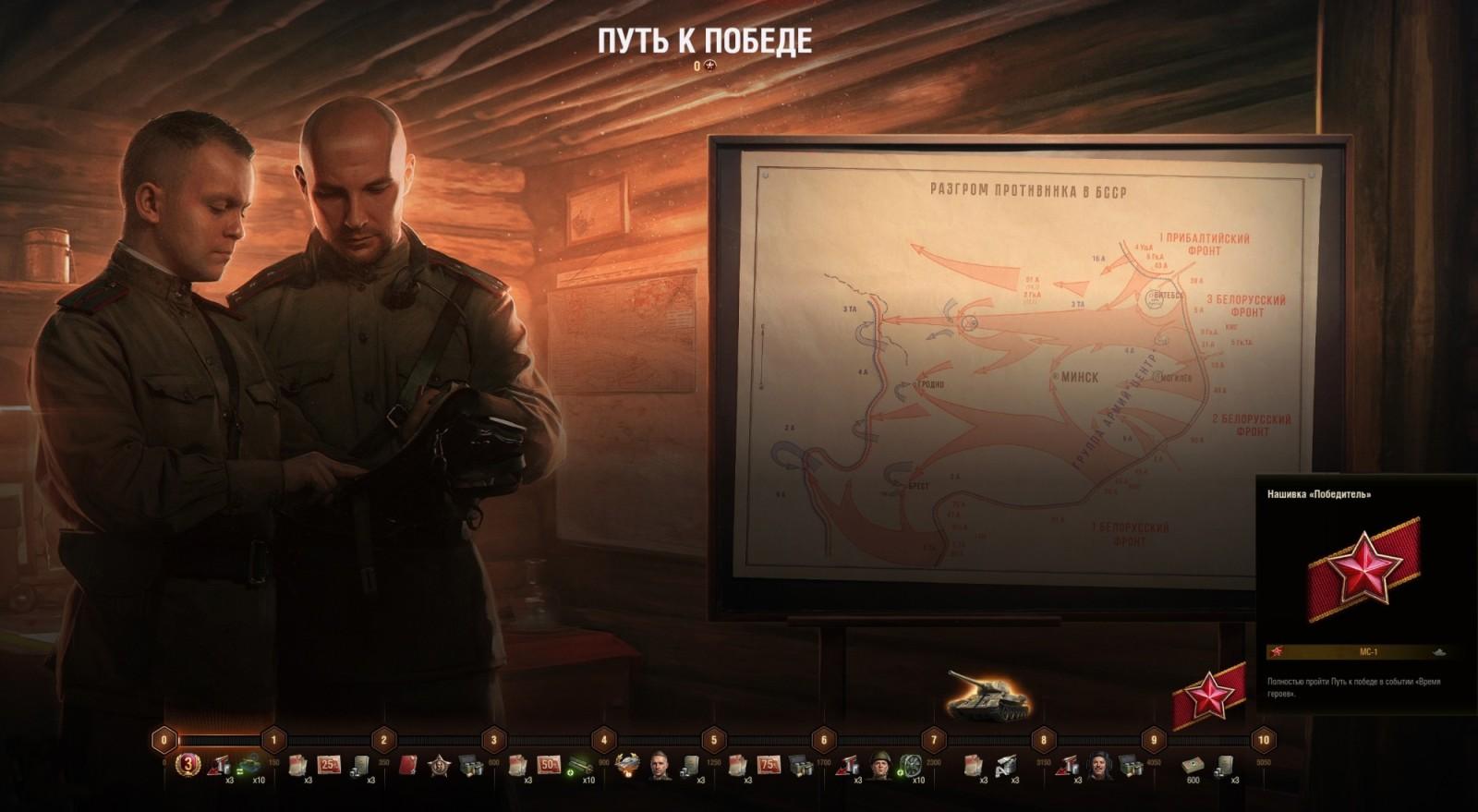Click the star order medal reward at stage 3
The height and width of the screenshot is (812, 1478).
coord(442,764)
